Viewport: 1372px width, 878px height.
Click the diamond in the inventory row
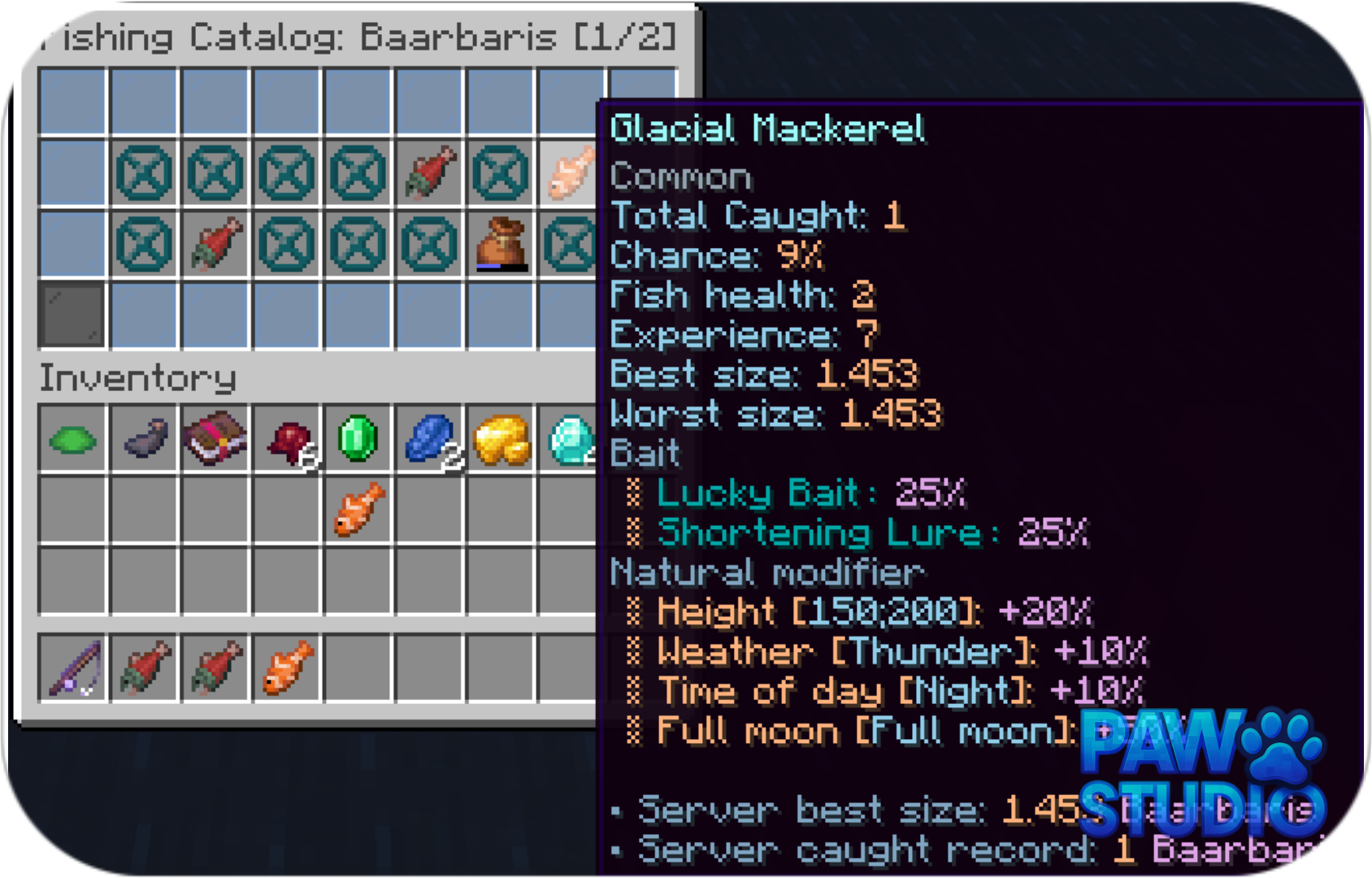click(569, 439)
